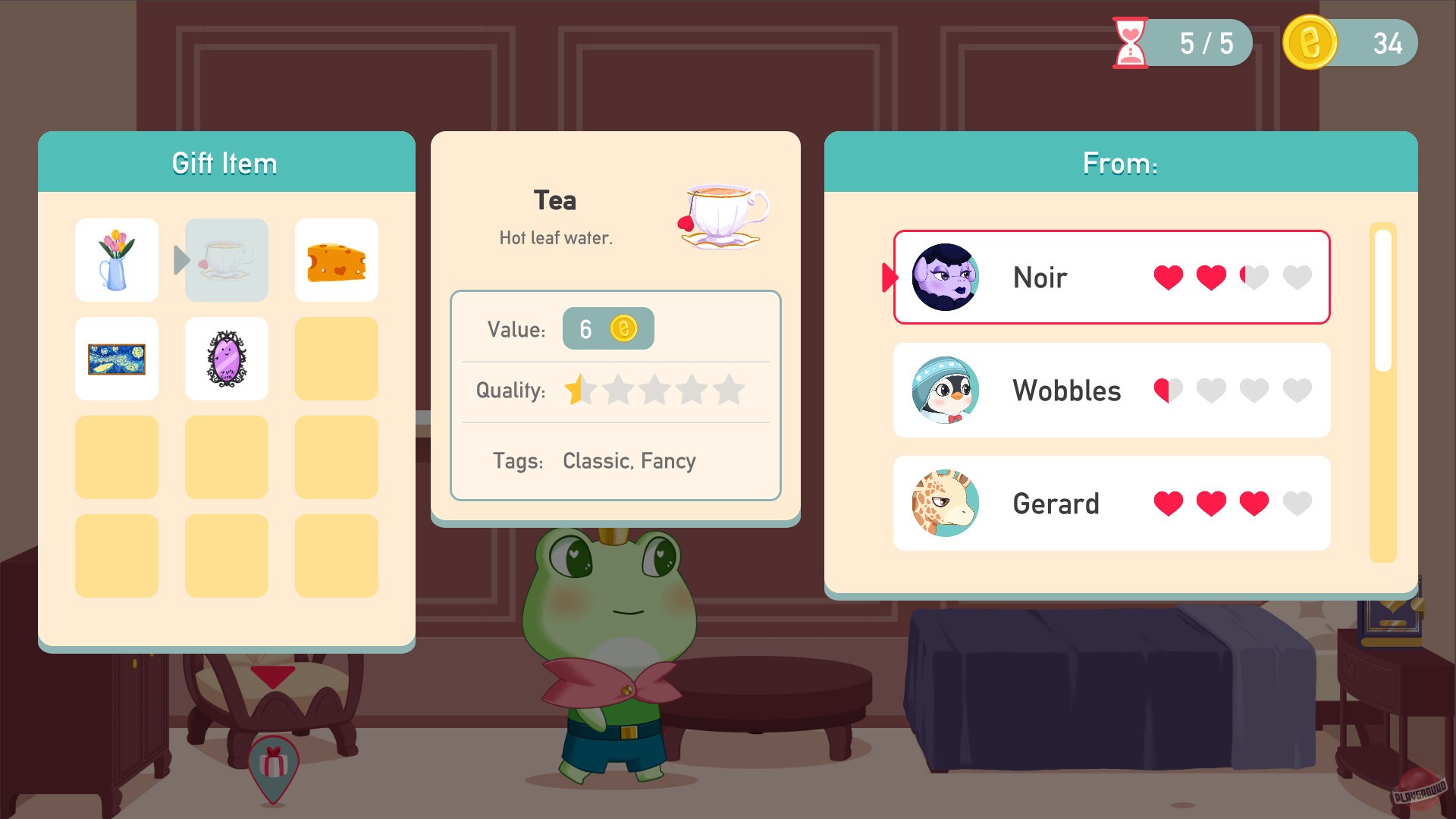1456x819 pixels.
Task: Select the cheese wedge gift item
Action: [336, 259]
